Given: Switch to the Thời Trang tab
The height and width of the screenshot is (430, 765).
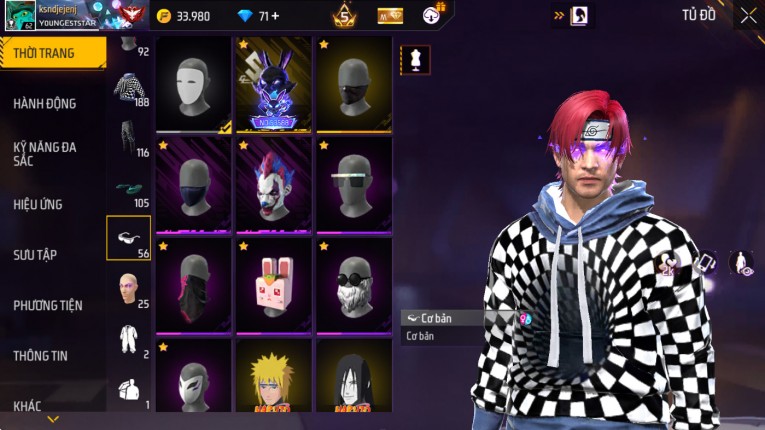Looking at the screenshot, I should click(52, 53).
